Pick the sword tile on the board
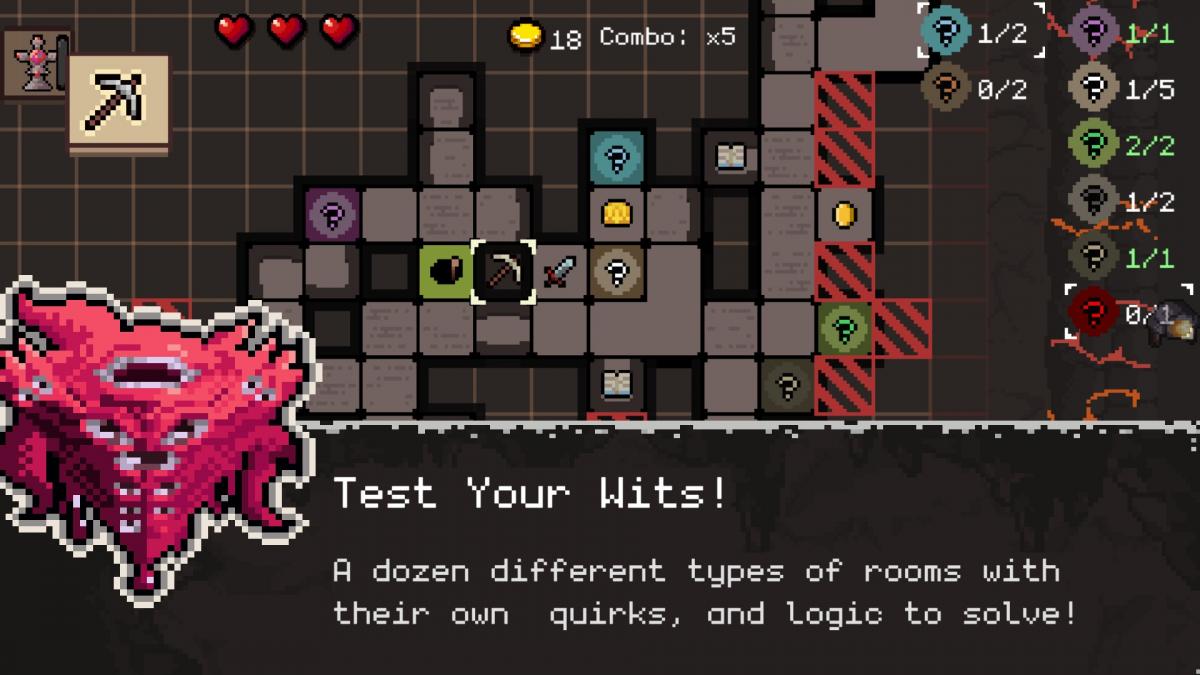1200x675 pixels. [x=560, y=271]
